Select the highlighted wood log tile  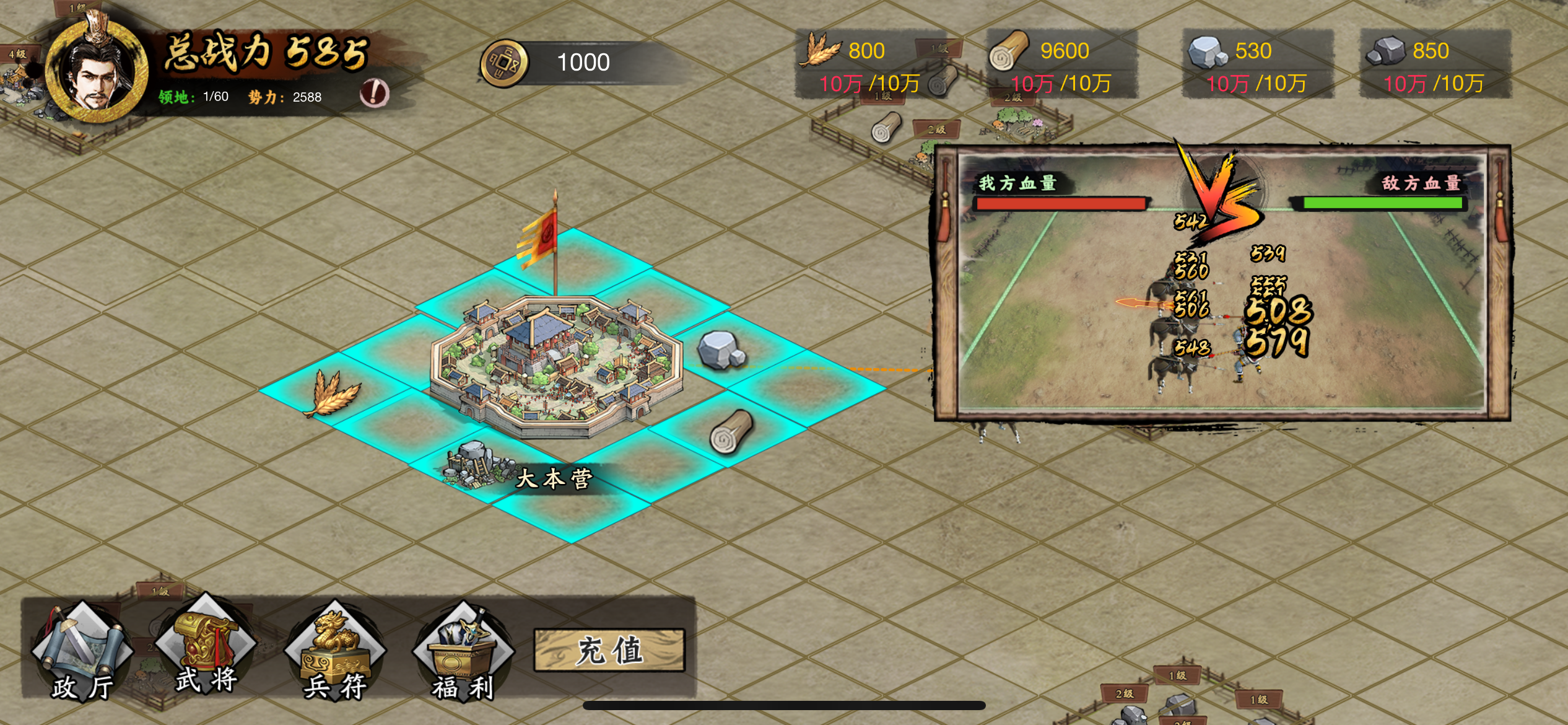731,431
